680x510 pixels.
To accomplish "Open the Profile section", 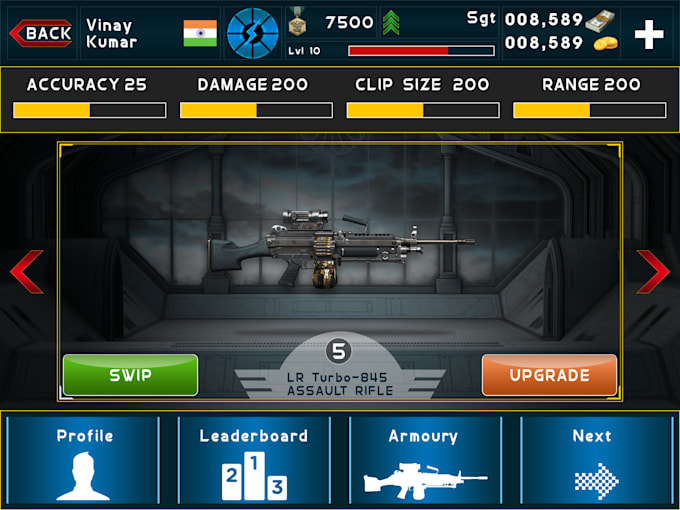I will pos(84,459).
